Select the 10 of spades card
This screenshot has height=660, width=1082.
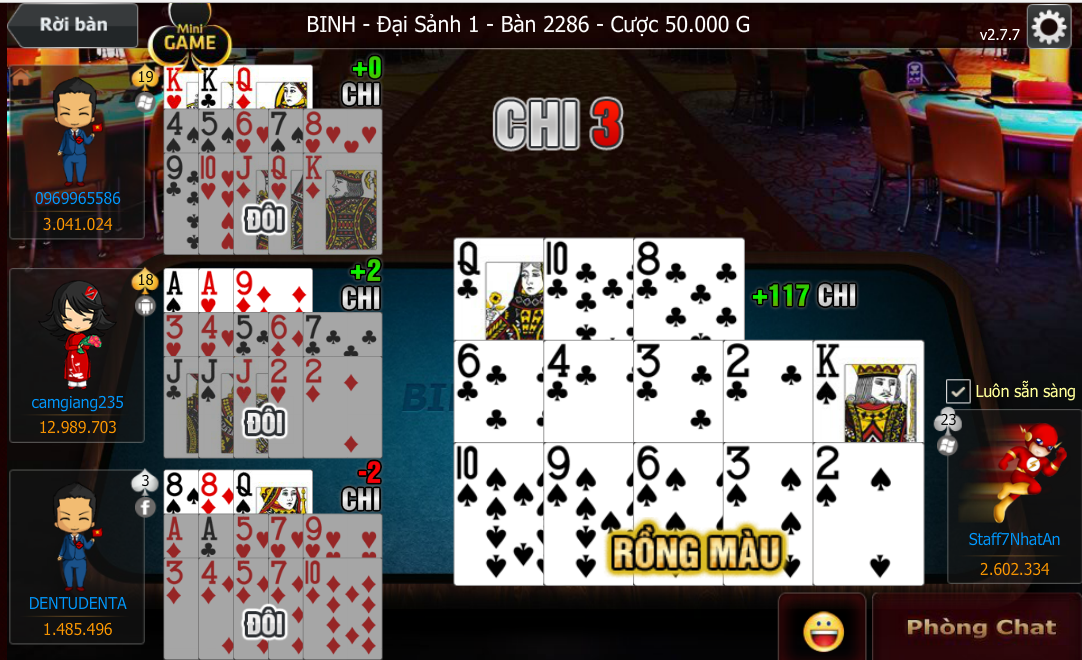498,514
